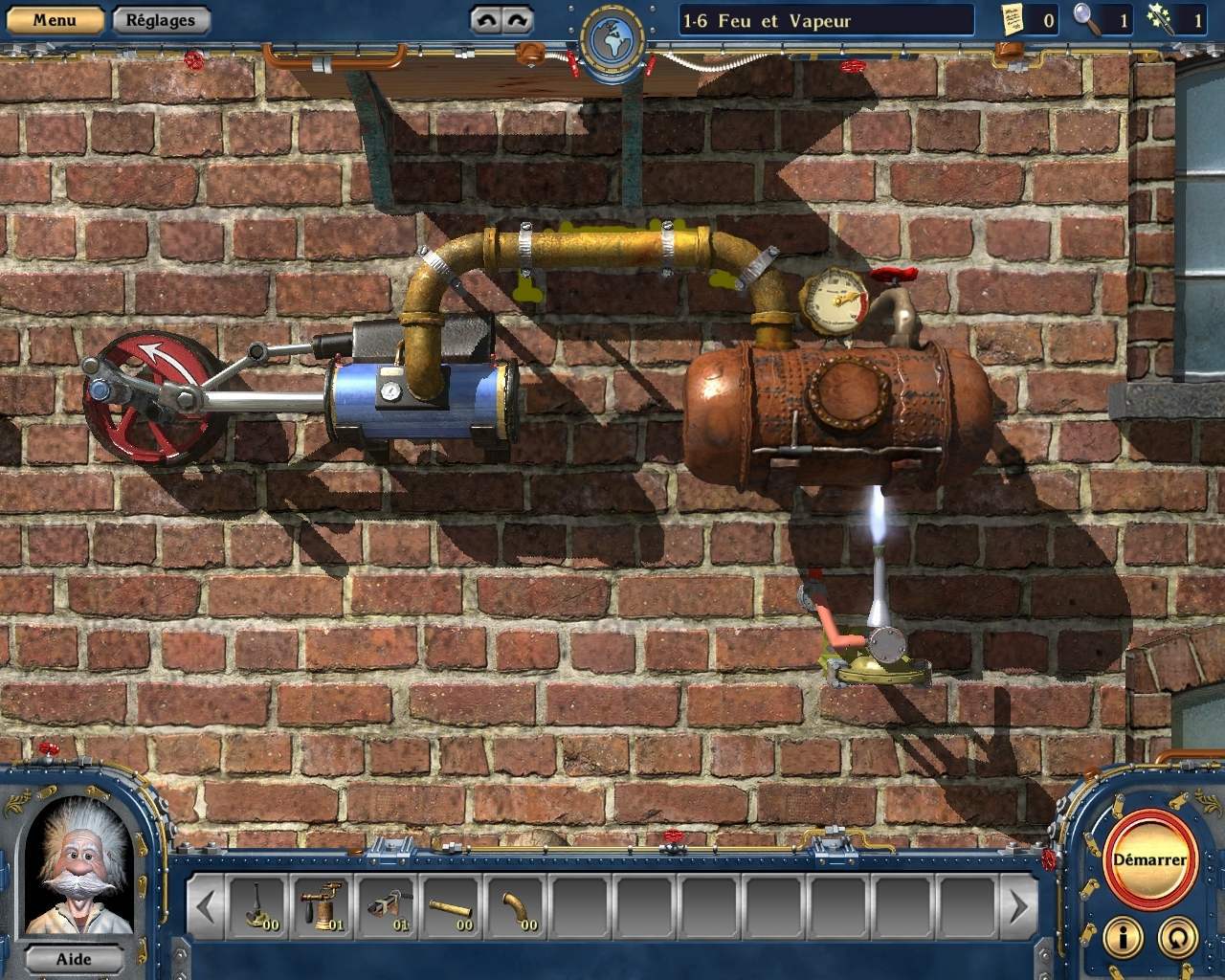Click the reset machine icon bottom right
Screen dimensions: 1225x980
pyautogui.click(x=1179, y=939)
